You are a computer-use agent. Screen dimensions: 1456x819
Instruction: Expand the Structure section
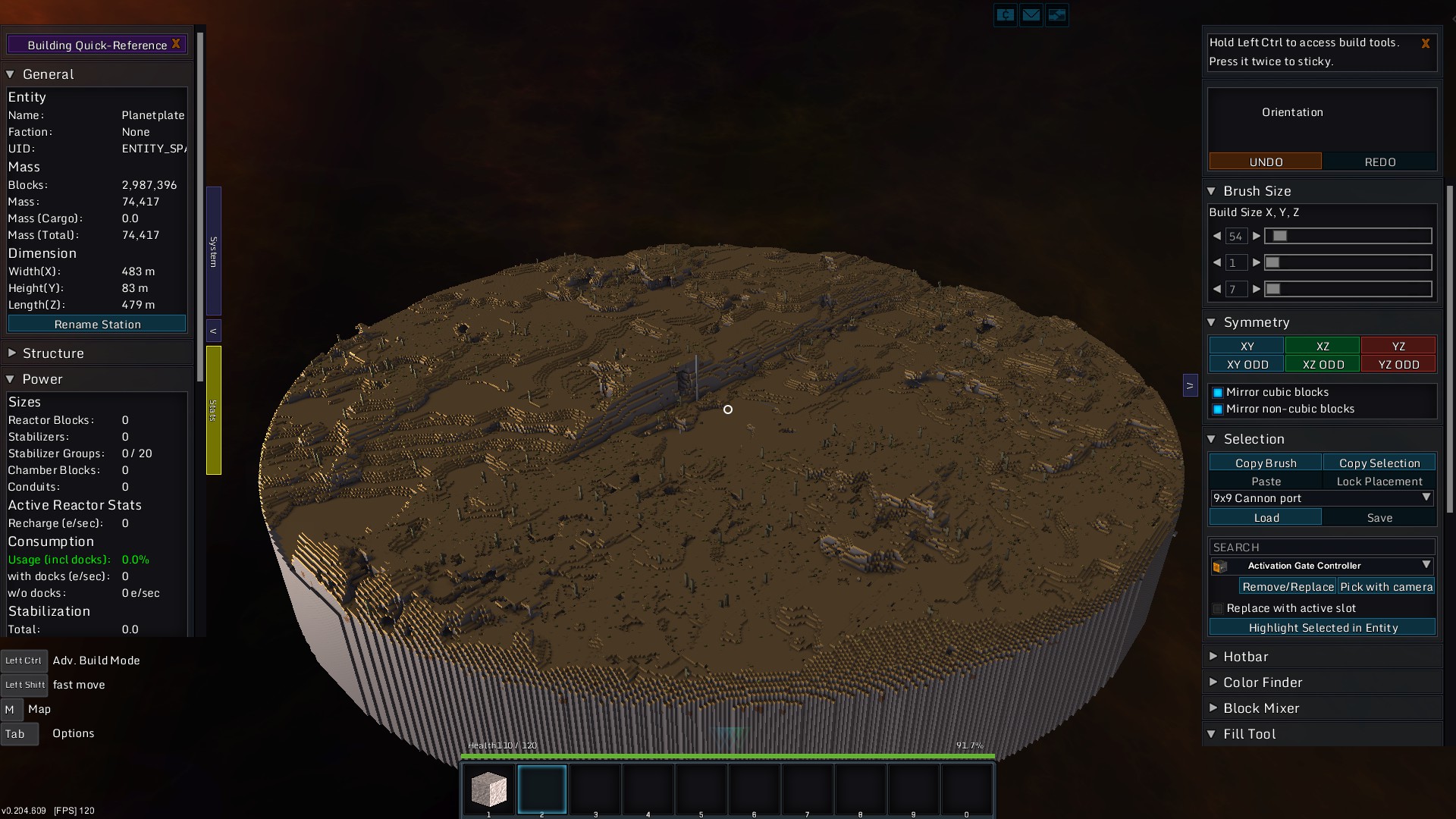[53, 353]
